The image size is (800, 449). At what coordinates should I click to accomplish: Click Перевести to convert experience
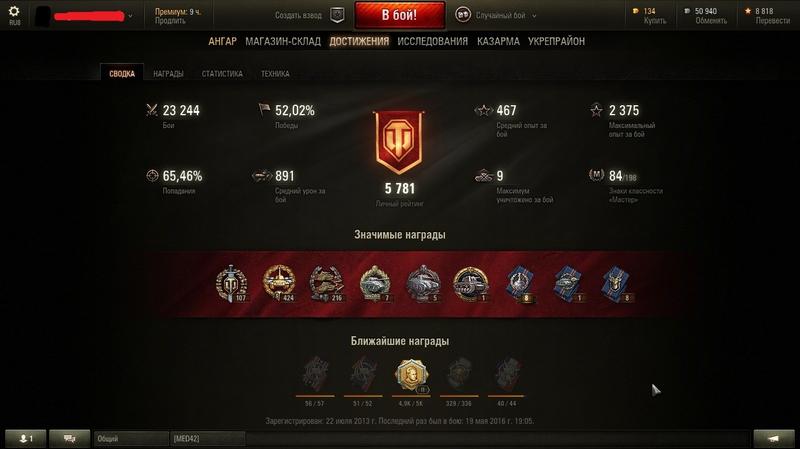pyautogui.click(x=770, y=21)
